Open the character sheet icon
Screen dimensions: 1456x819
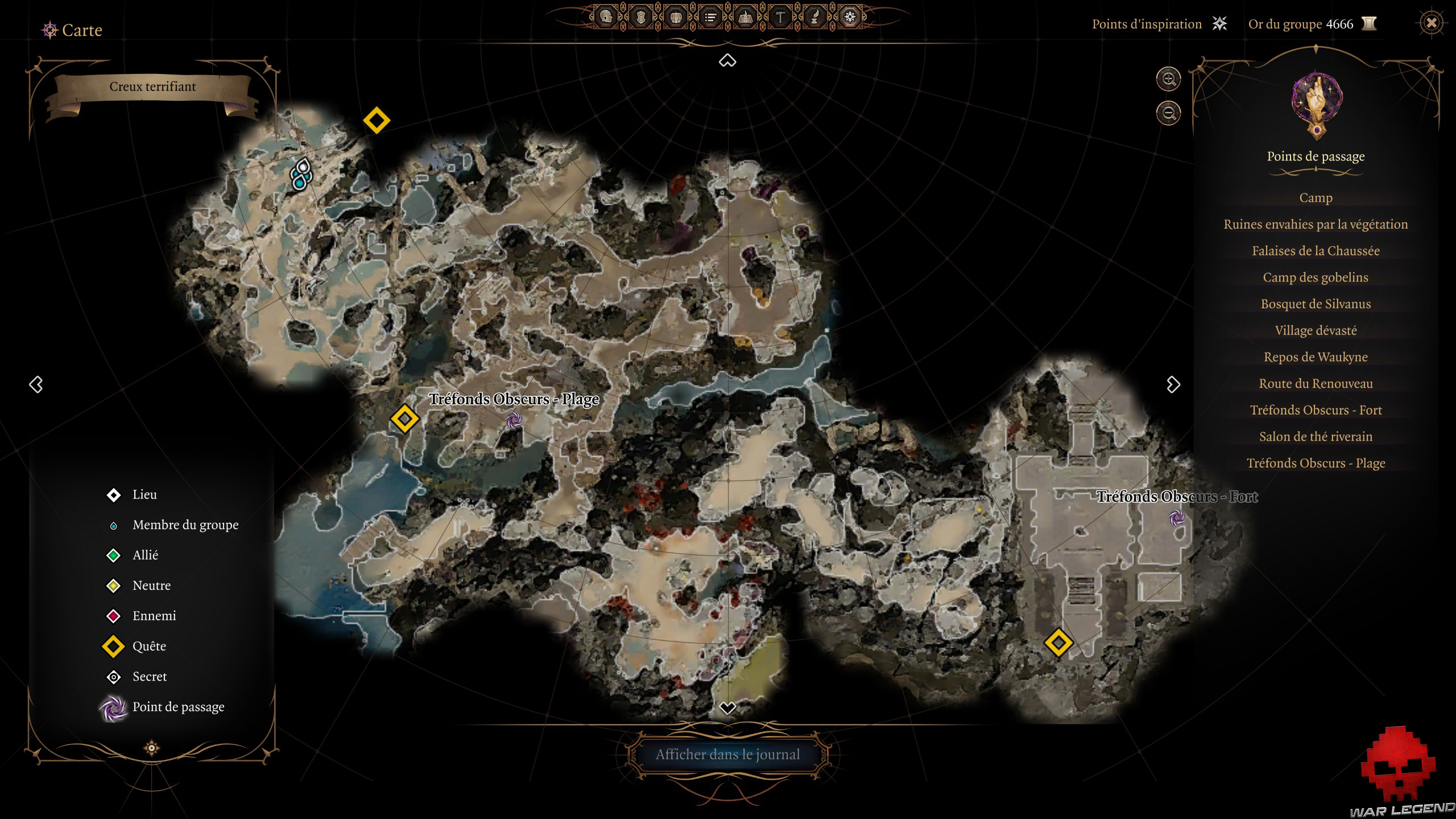pyautogui.click(x=606, y=17)
